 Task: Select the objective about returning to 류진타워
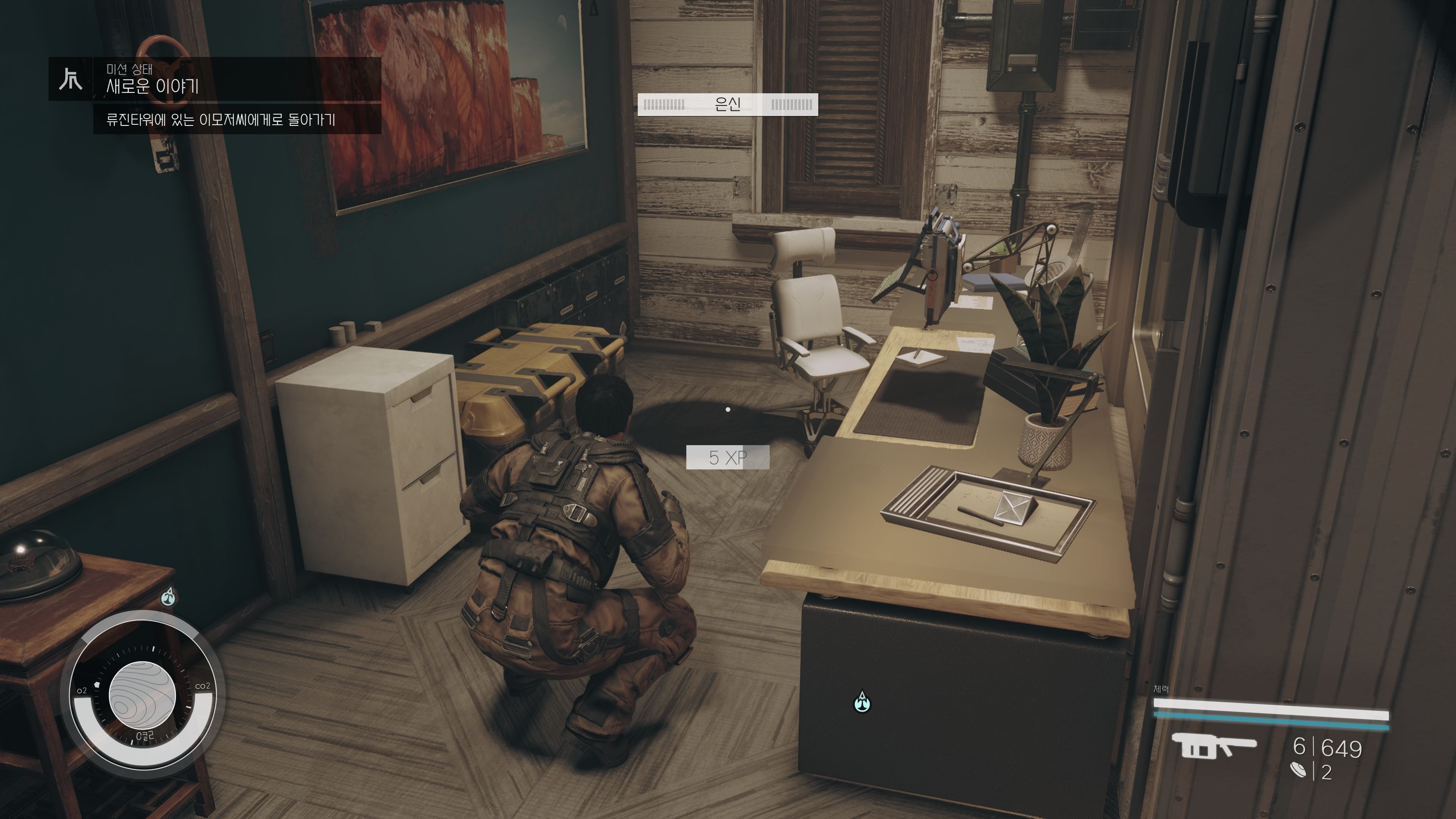220,120
